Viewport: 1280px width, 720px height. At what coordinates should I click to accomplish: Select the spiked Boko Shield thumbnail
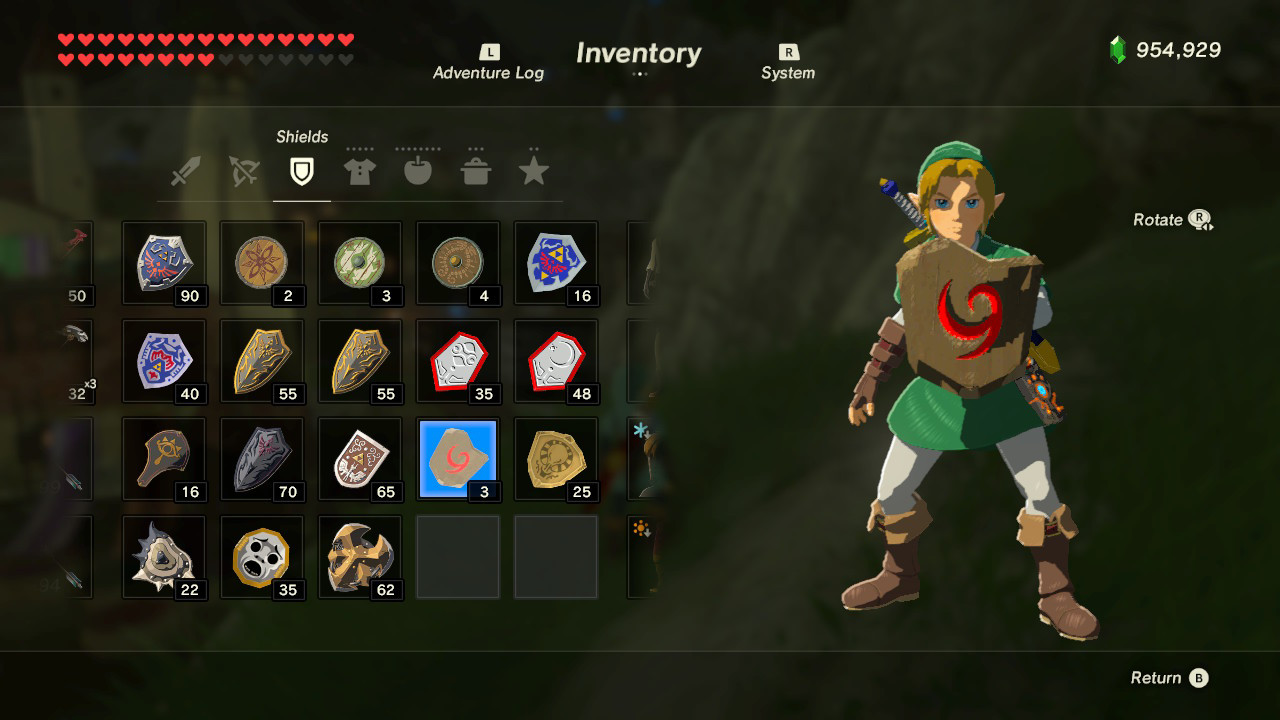coord(164,557)
